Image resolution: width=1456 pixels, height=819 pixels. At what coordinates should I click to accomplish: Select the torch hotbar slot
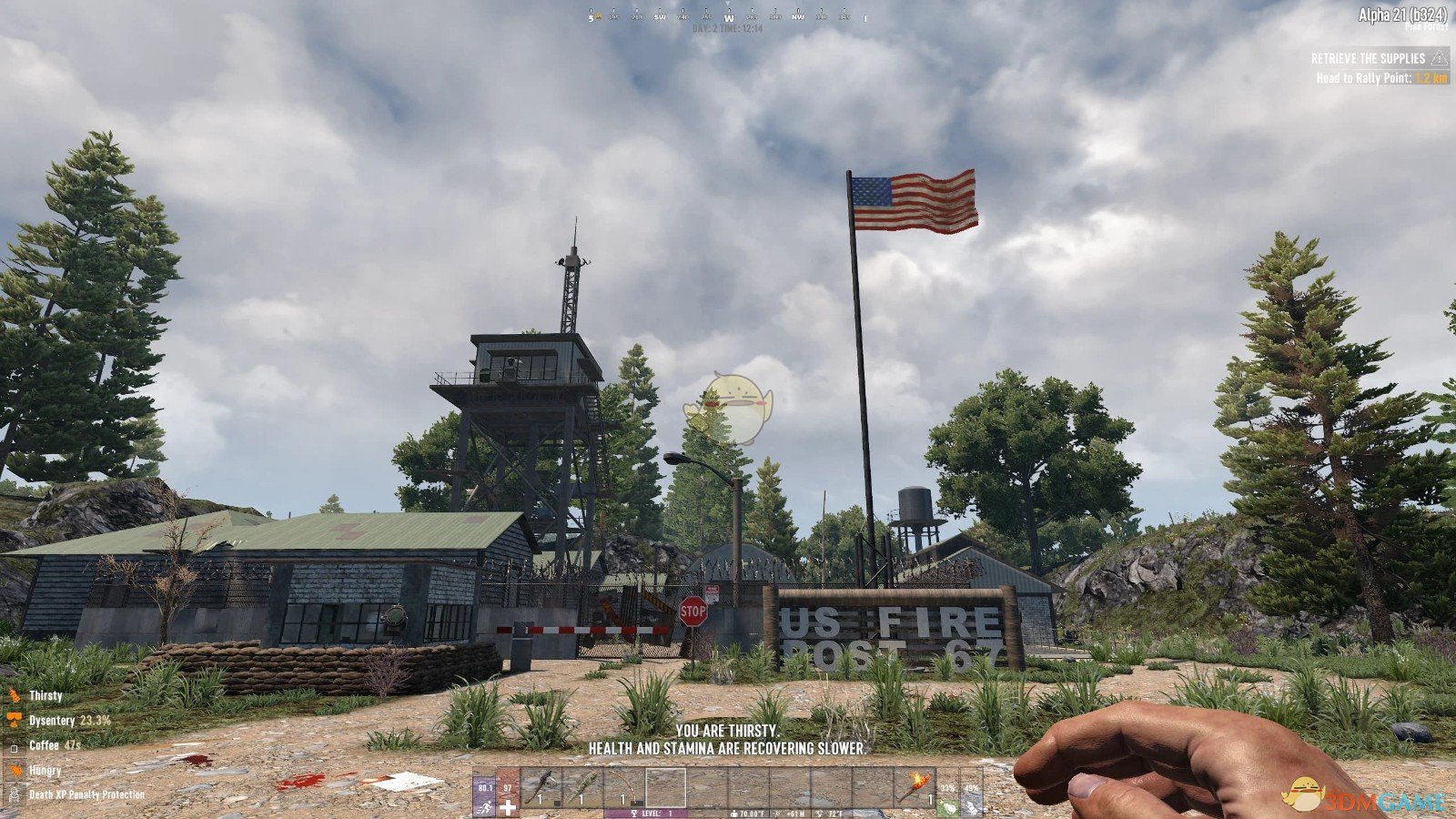coord(913,787)
